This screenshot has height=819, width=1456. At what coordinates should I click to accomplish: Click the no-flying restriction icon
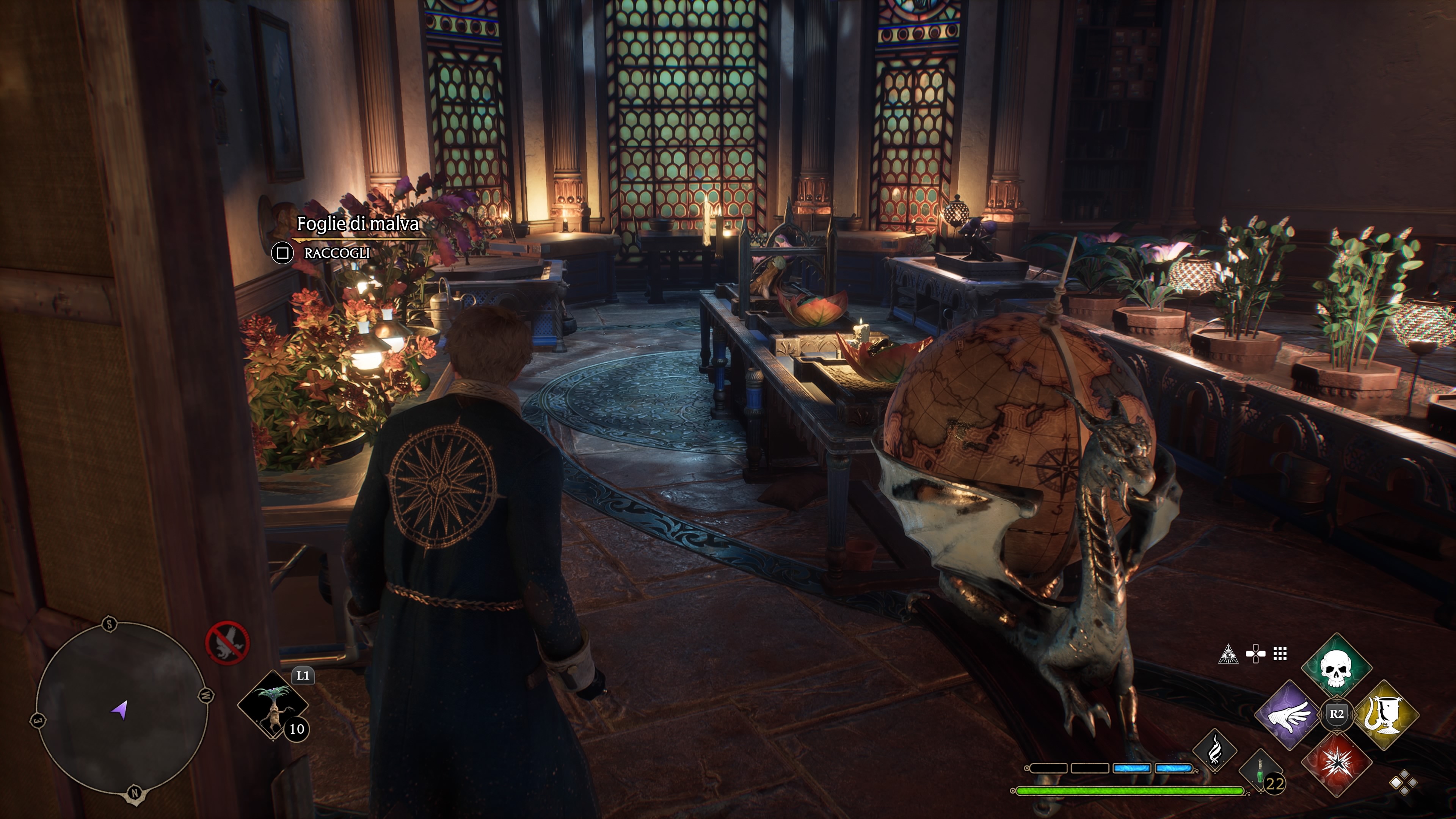[227, 643]
